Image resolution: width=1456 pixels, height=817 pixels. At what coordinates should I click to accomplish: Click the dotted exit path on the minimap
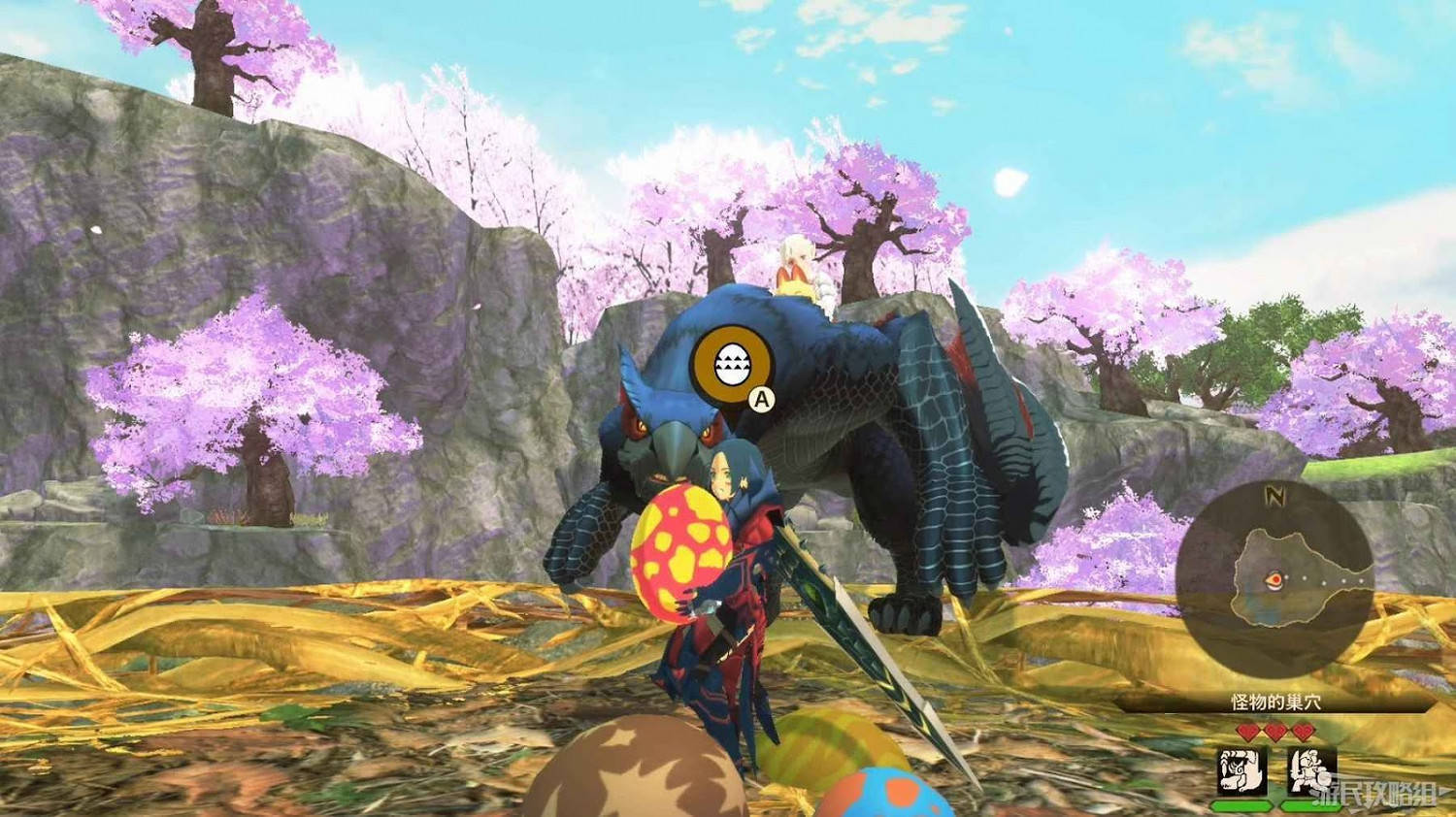click(1326, 580)
